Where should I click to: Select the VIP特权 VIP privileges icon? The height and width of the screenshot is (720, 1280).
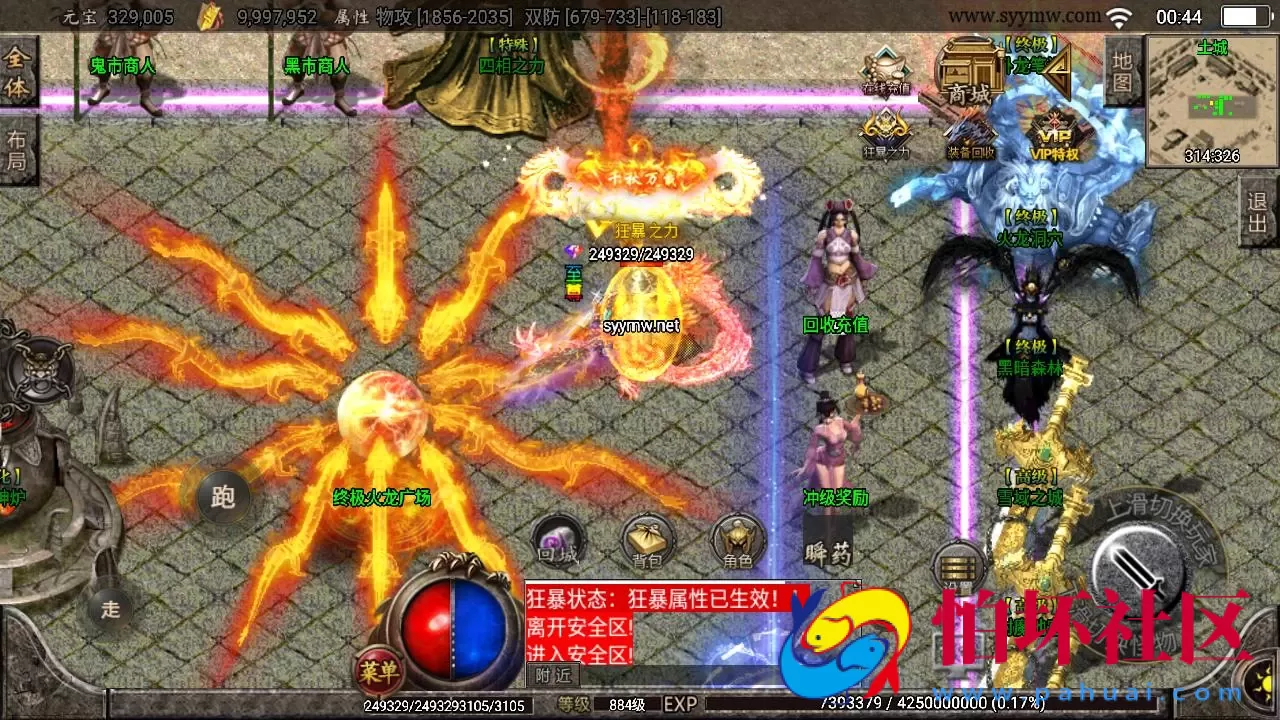(1055, 135)
